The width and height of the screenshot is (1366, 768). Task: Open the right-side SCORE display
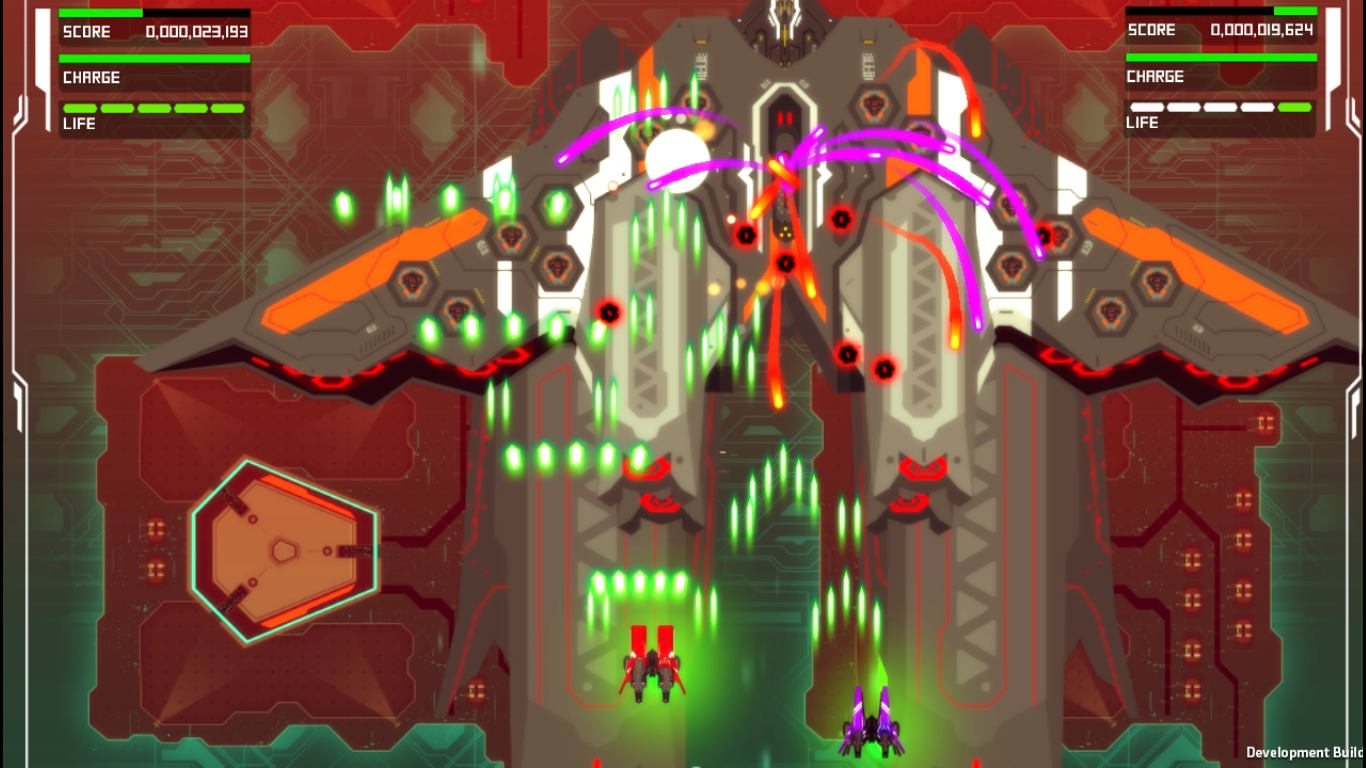tap(1220, 30)
